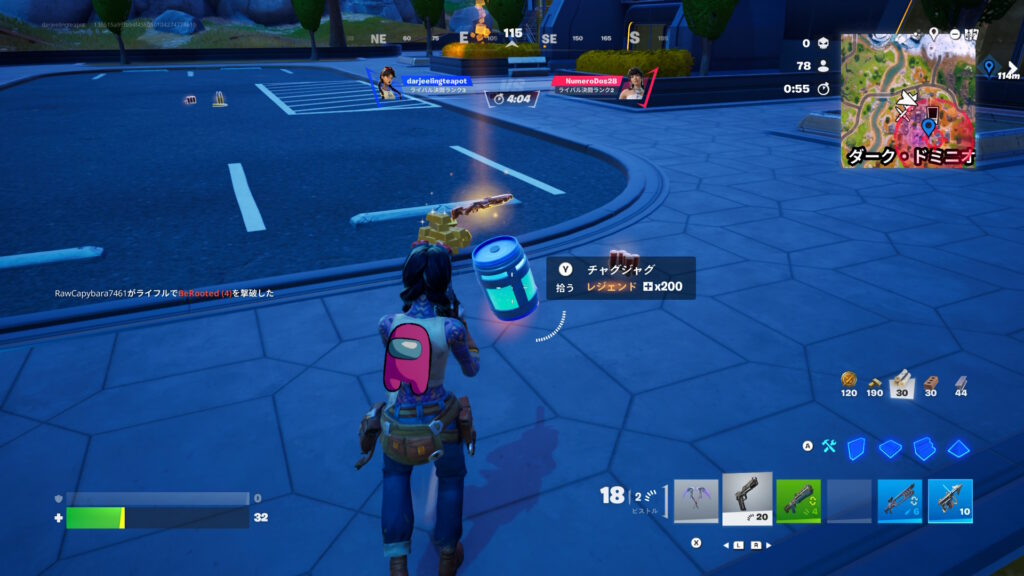Choose the stairs building piece

click(924, 449)
